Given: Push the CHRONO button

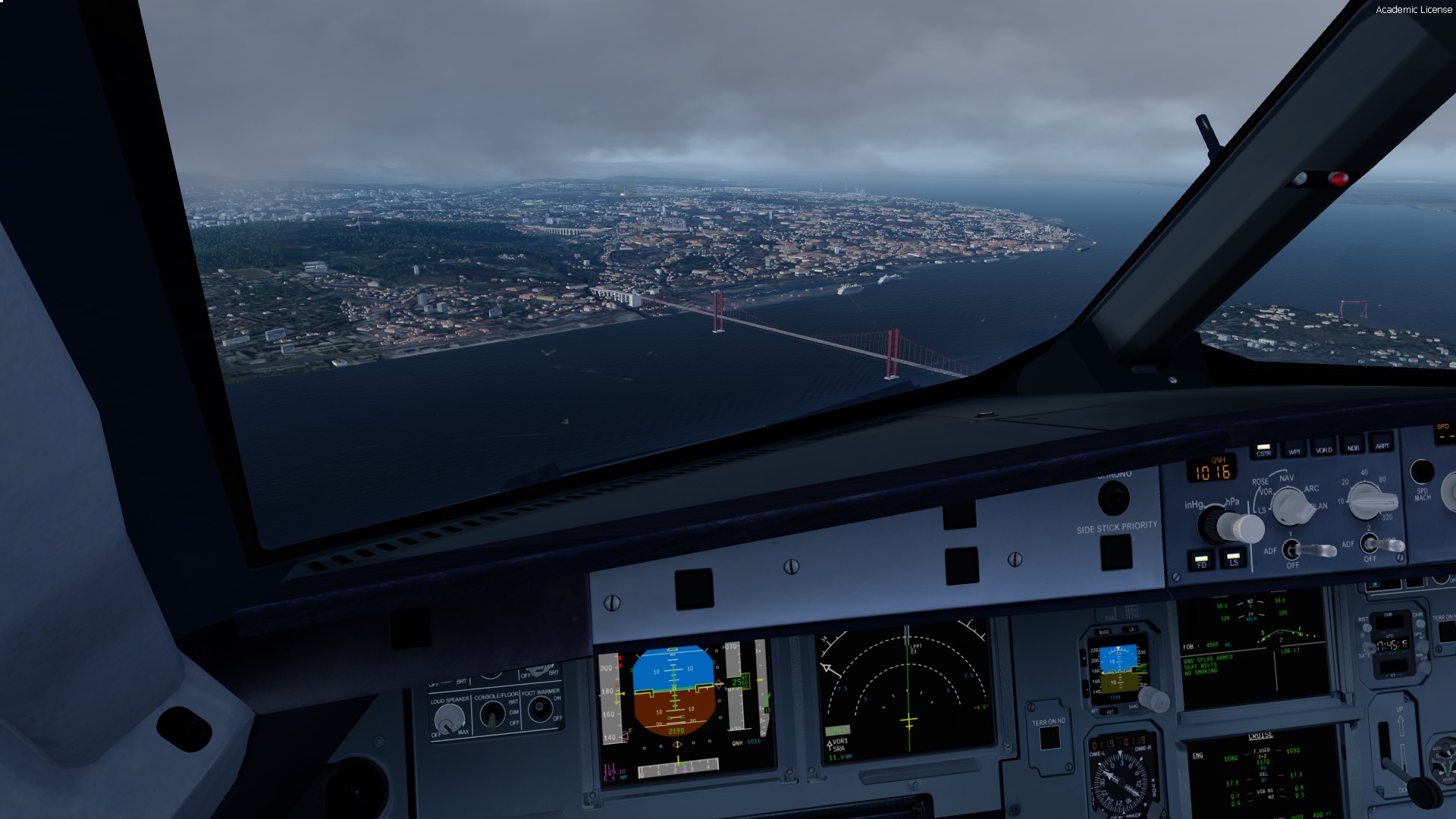Looking at the screenshot, I should 1113,498.
